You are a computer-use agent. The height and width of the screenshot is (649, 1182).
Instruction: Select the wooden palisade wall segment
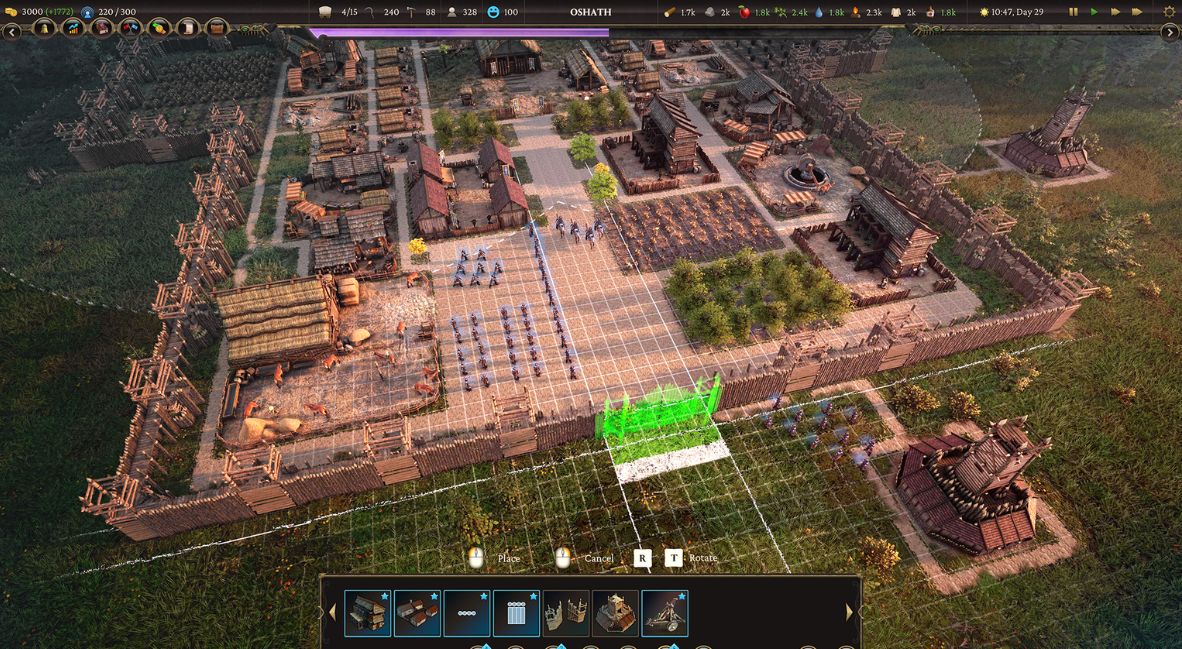566,613
